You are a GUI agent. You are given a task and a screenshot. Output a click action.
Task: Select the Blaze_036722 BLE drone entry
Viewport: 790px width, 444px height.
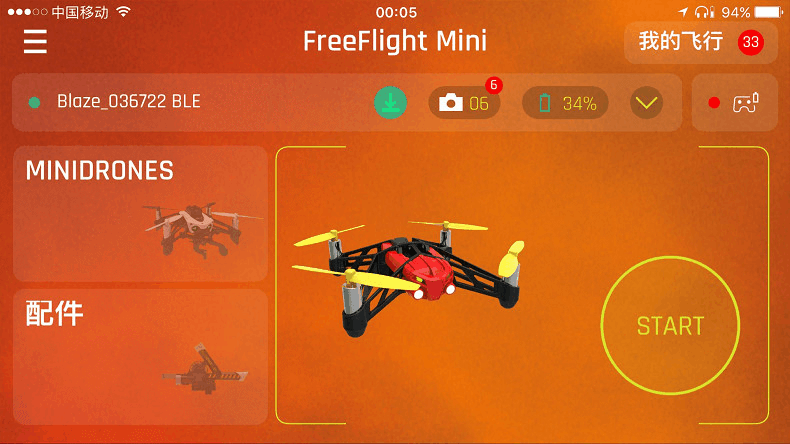(128, 102)
